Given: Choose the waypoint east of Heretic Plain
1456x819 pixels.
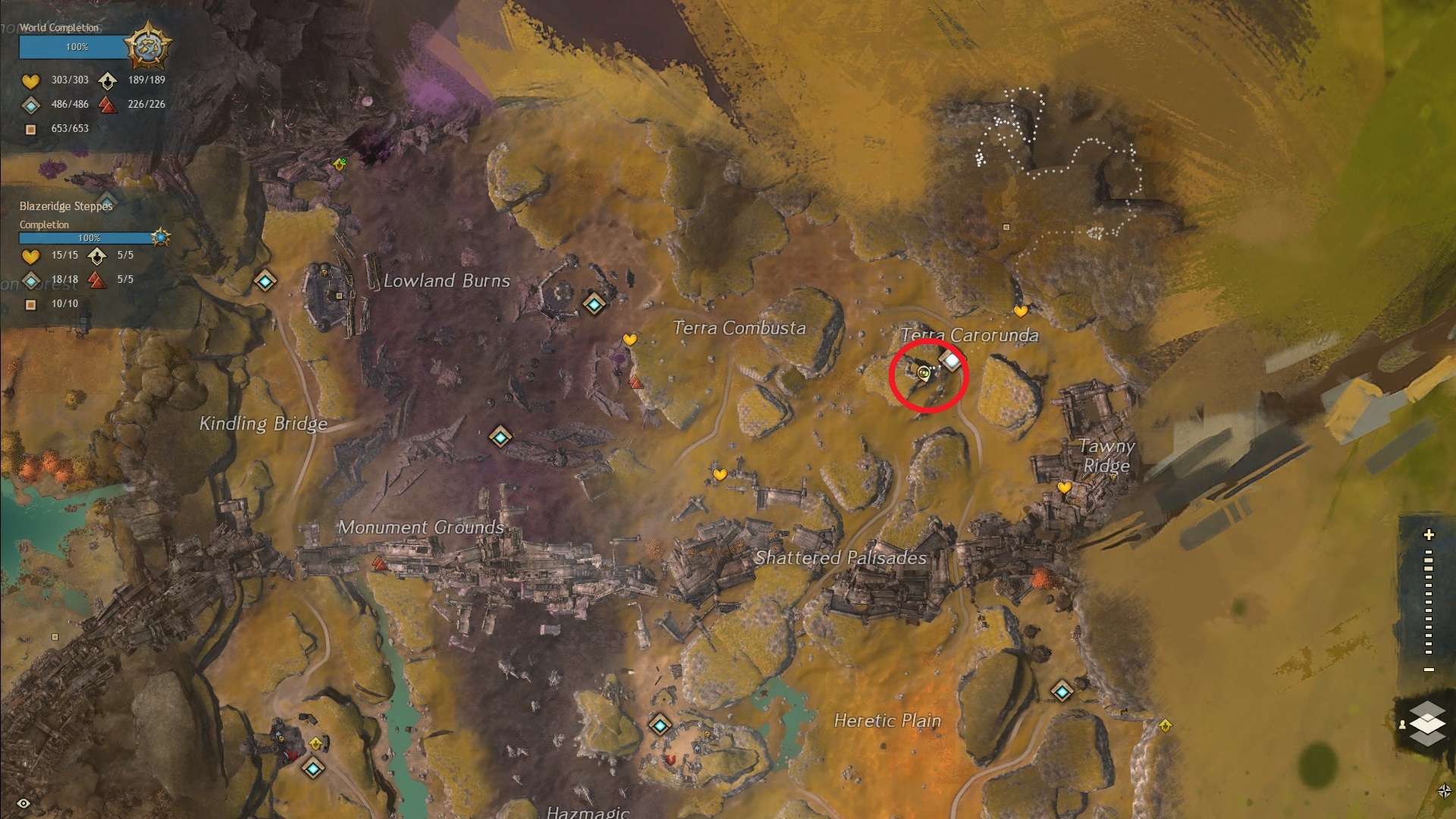Looking at the screenshot, I should (x=1062, y=692).
